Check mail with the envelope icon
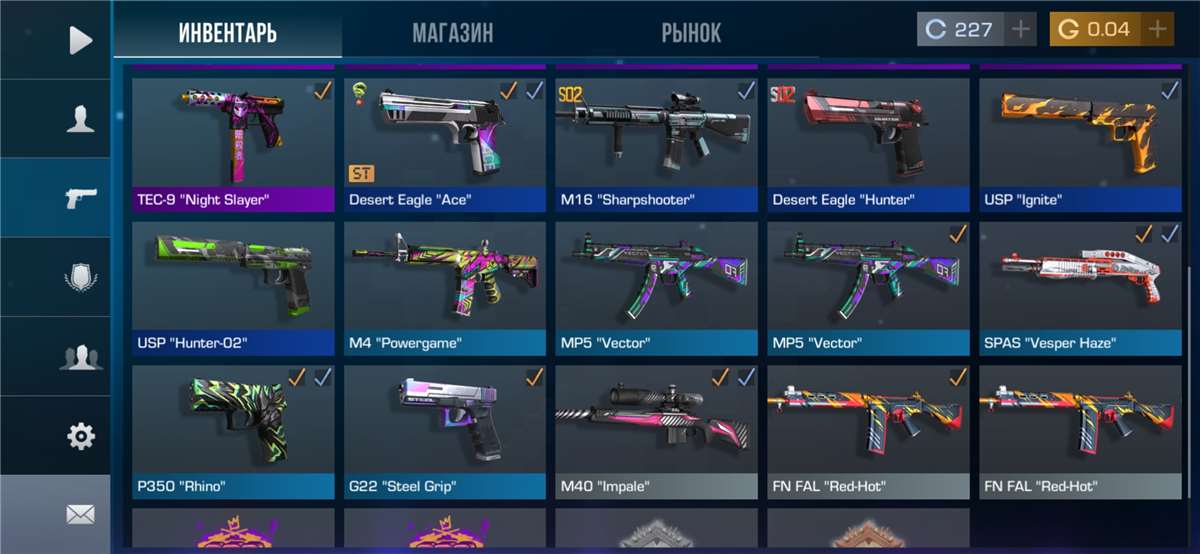This screenshot has width=1200, height=554. pos(80,514)
